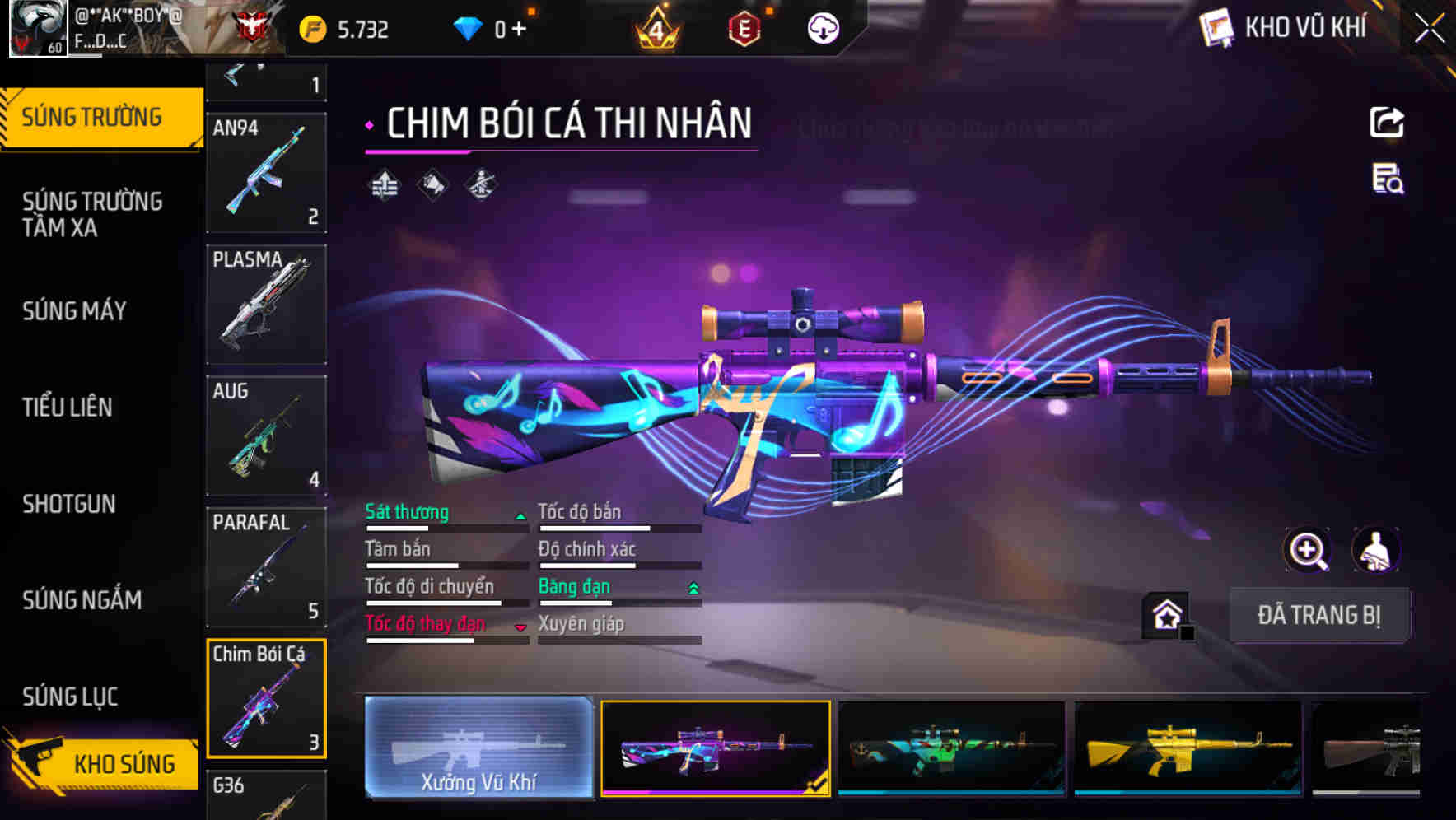Select the golden yellow rifle skin
The height and width of the screenshot is (820, 1456).
pos(1188,748)
